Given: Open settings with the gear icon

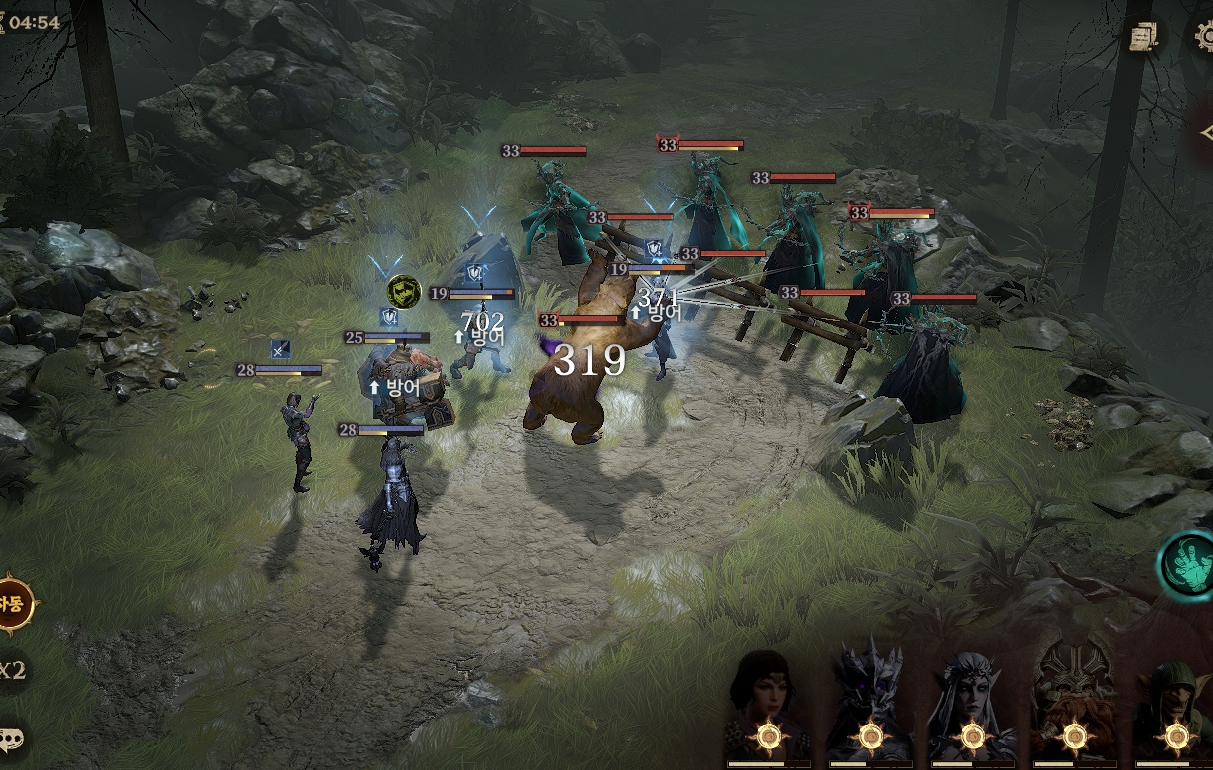Looking at the screenshot, I should click(1203, 36).
